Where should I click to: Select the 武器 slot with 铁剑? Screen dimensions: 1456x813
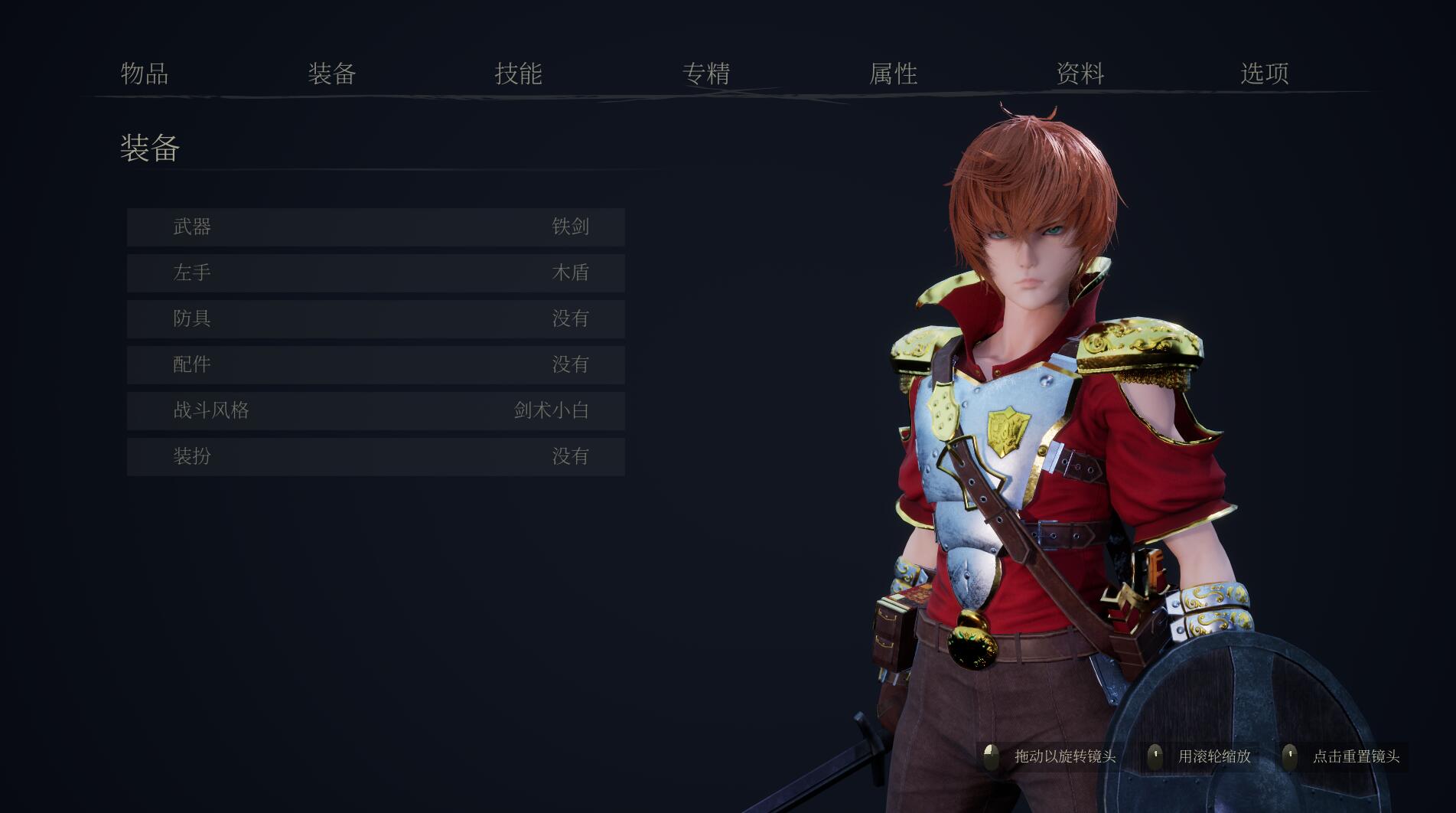tap(376, 227)
